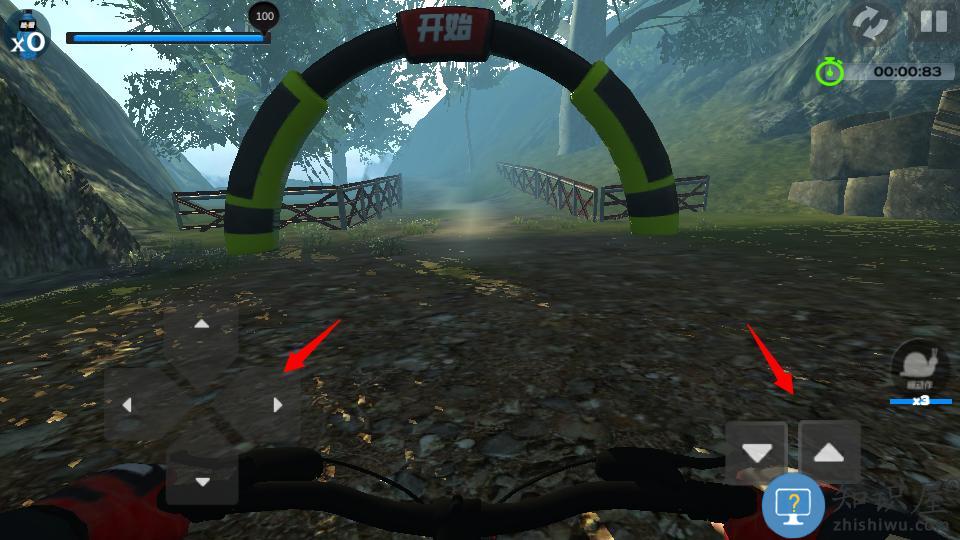The height and width of the screenshot is (540, 960).
Task: Open the blue question mark help overlay
Action: tap(793, 506)
